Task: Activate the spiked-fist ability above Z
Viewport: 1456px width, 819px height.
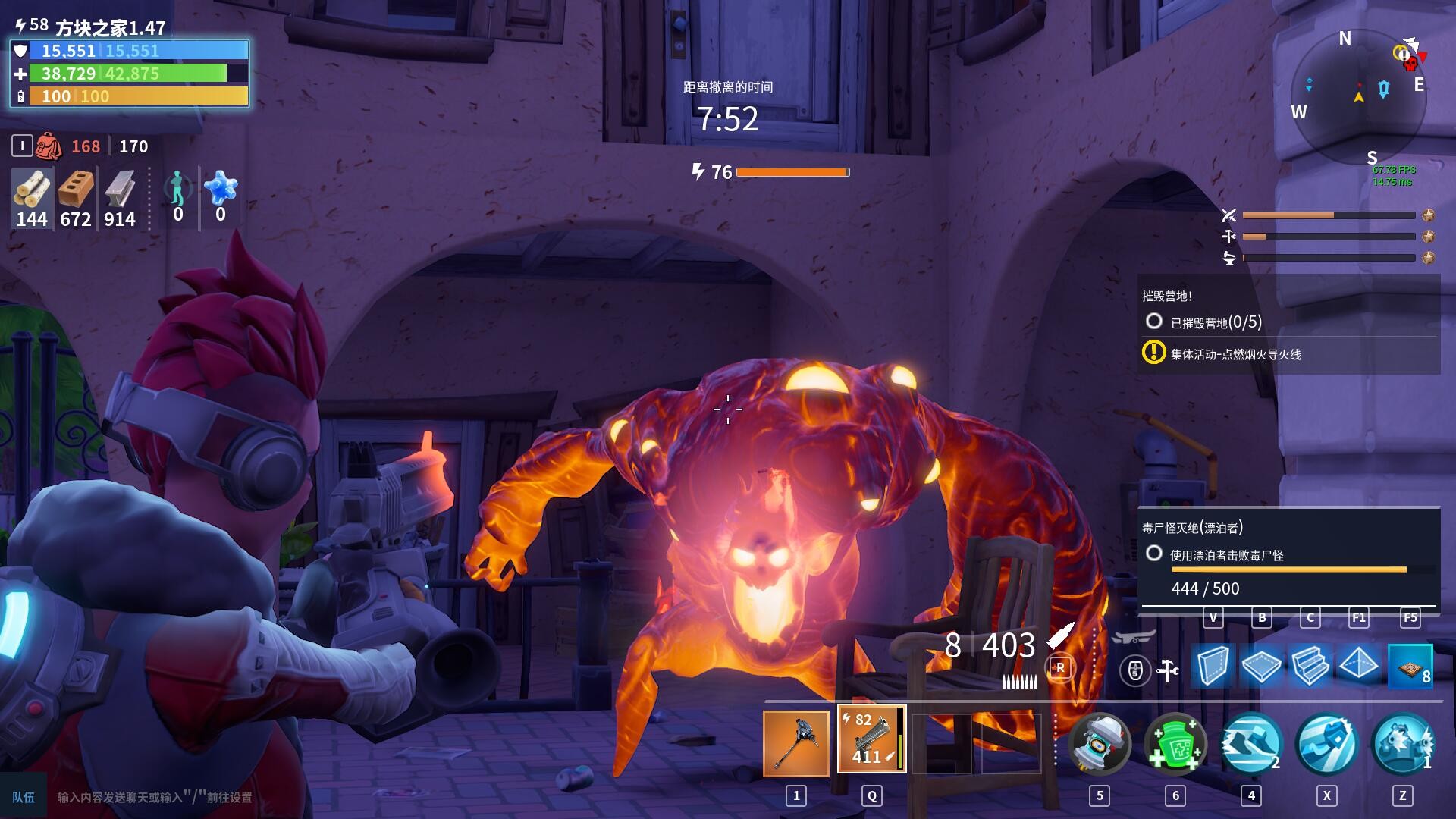Action: pos(1402,743)
